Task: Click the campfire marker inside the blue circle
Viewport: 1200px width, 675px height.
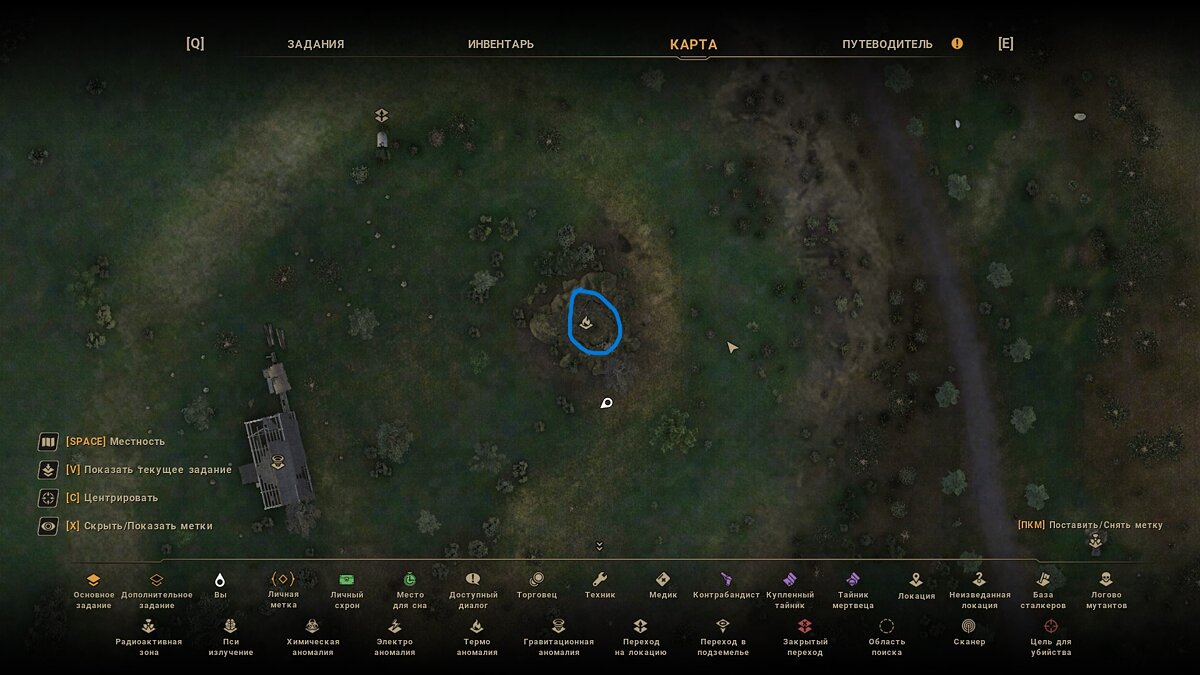Action: click(x=586, y=323)
